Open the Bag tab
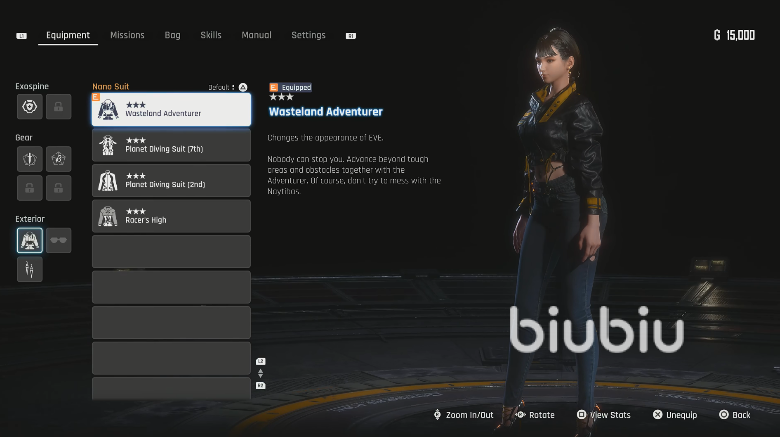Screen dimensions: 780x437 [172, 35]
